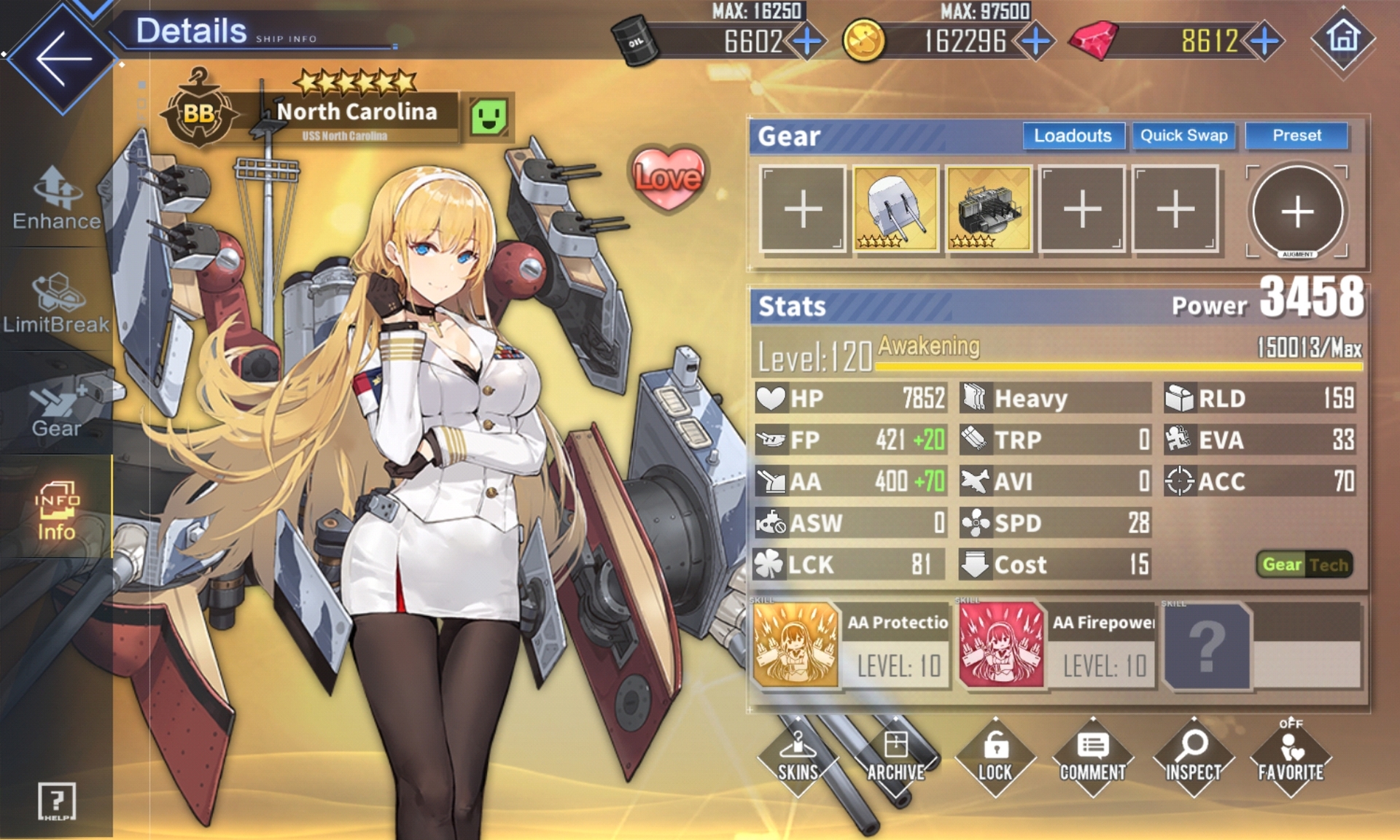Screen dimensions: 1400x840
Task: View the AA Firepower skill
Action: [x=1001, y=645]
